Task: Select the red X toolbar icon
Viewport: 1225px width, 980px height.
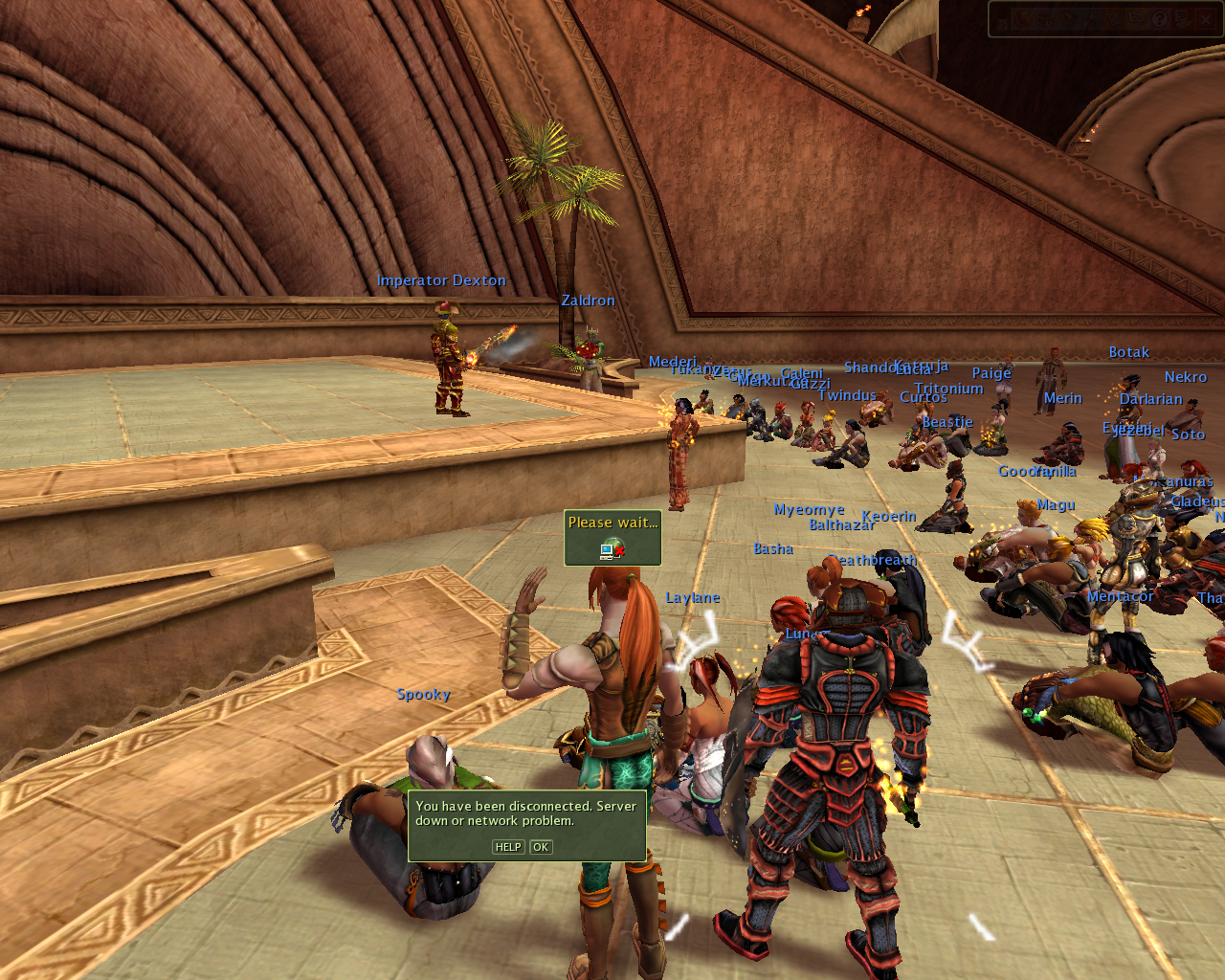Action: click(1206, 19)
